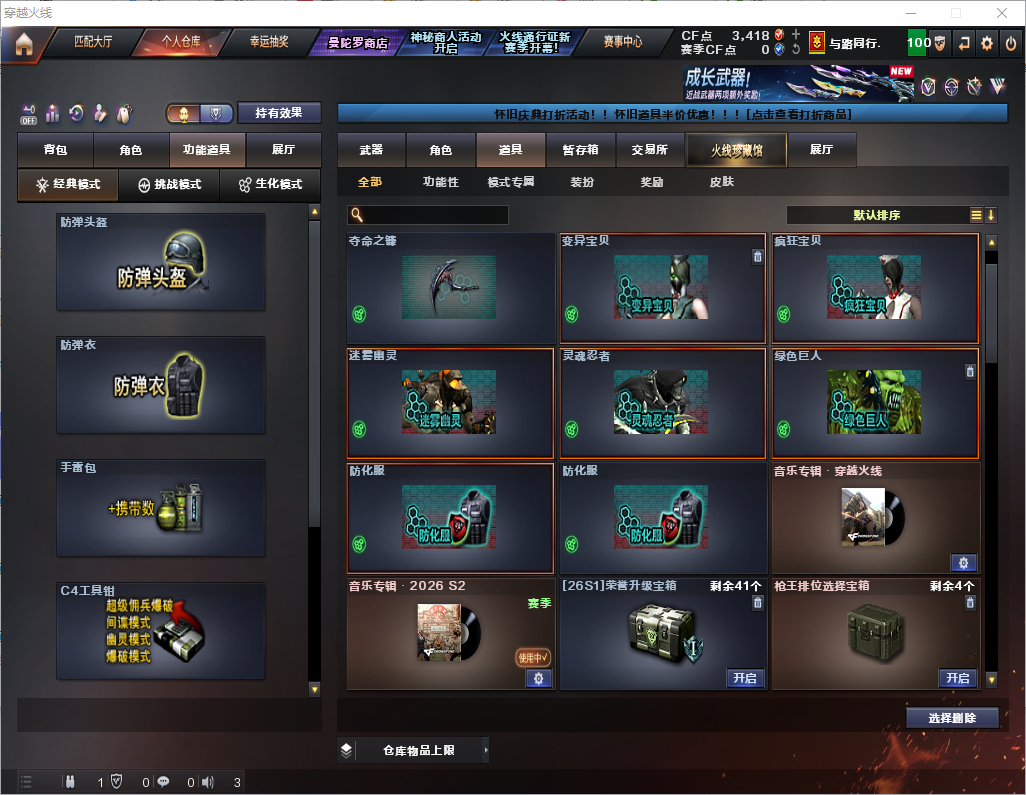Open the 匹配大厅 matchmaking lobby
The image size is (1026, 795).
click(x=96, y=42)
